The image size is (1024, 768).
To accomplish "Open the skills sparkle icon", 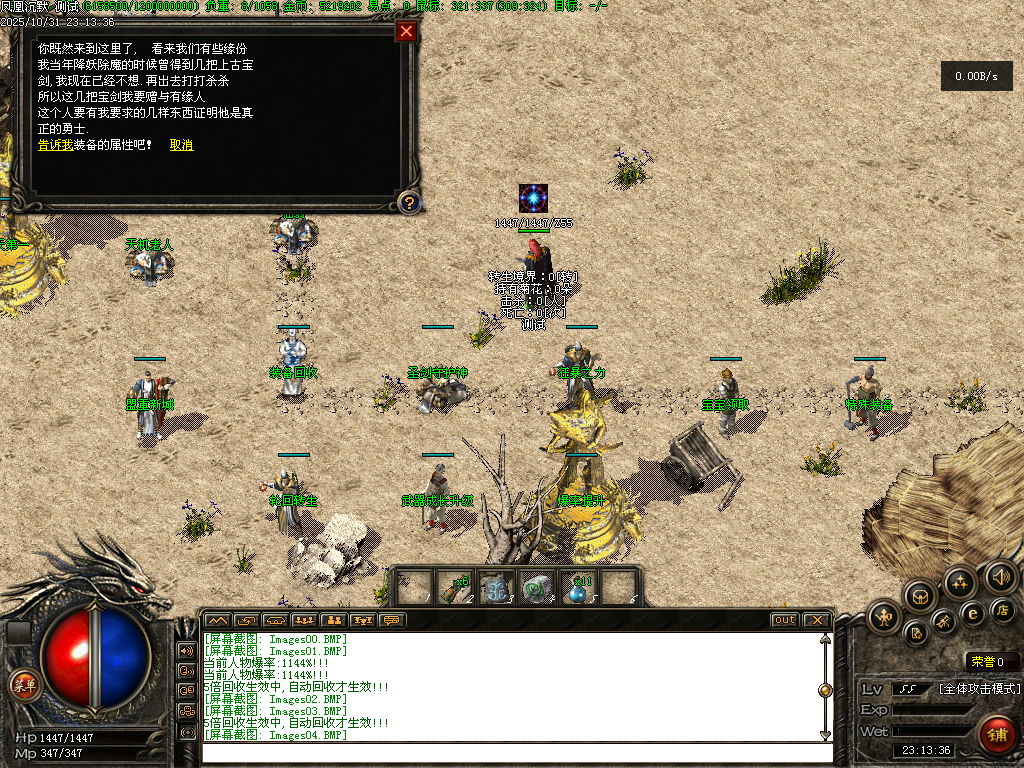I will [960, 582].
